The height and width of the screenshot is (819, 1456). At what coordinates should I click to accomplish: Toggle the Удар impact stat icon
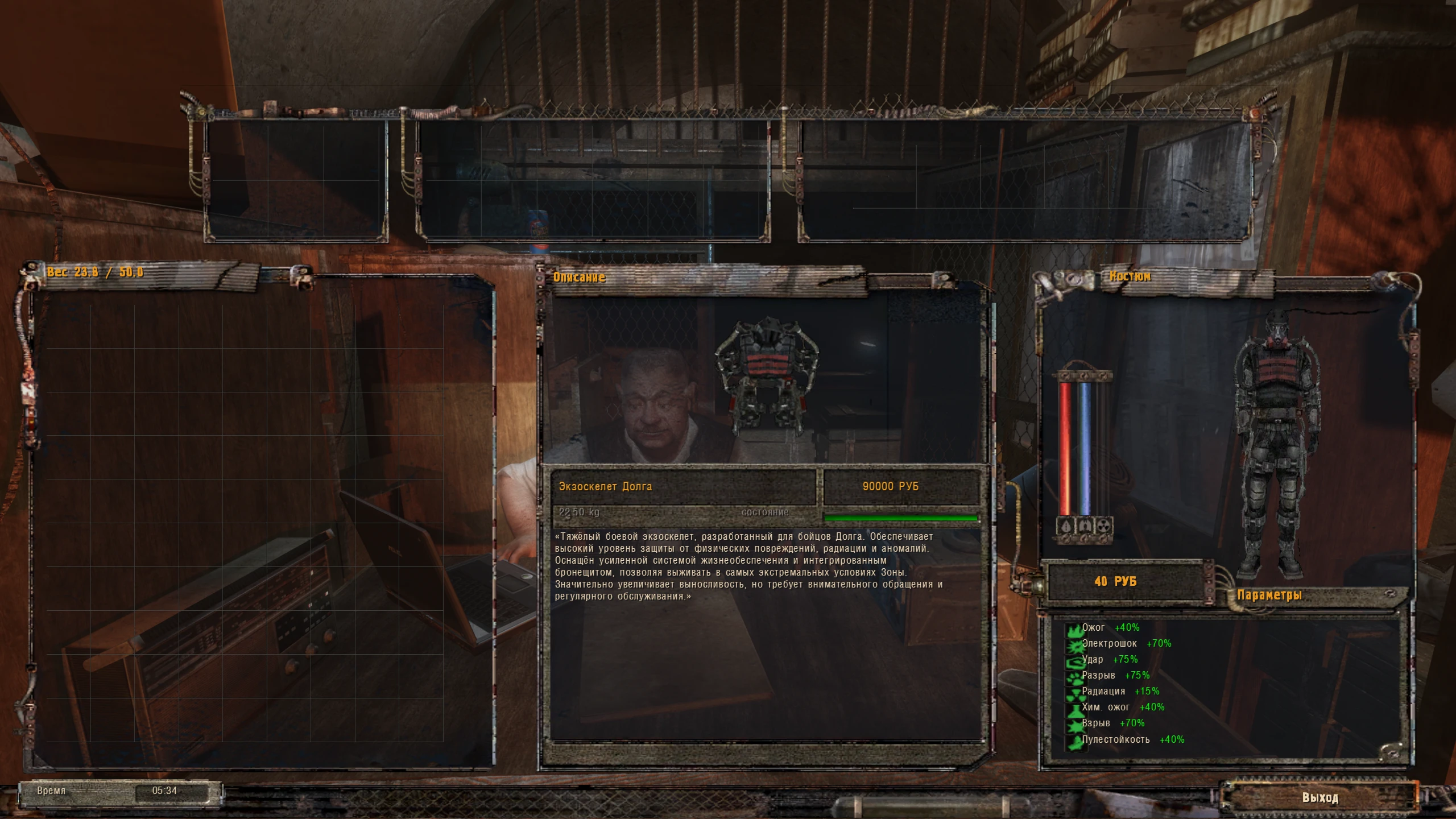pyautogui.click(x=1077, y=661)
